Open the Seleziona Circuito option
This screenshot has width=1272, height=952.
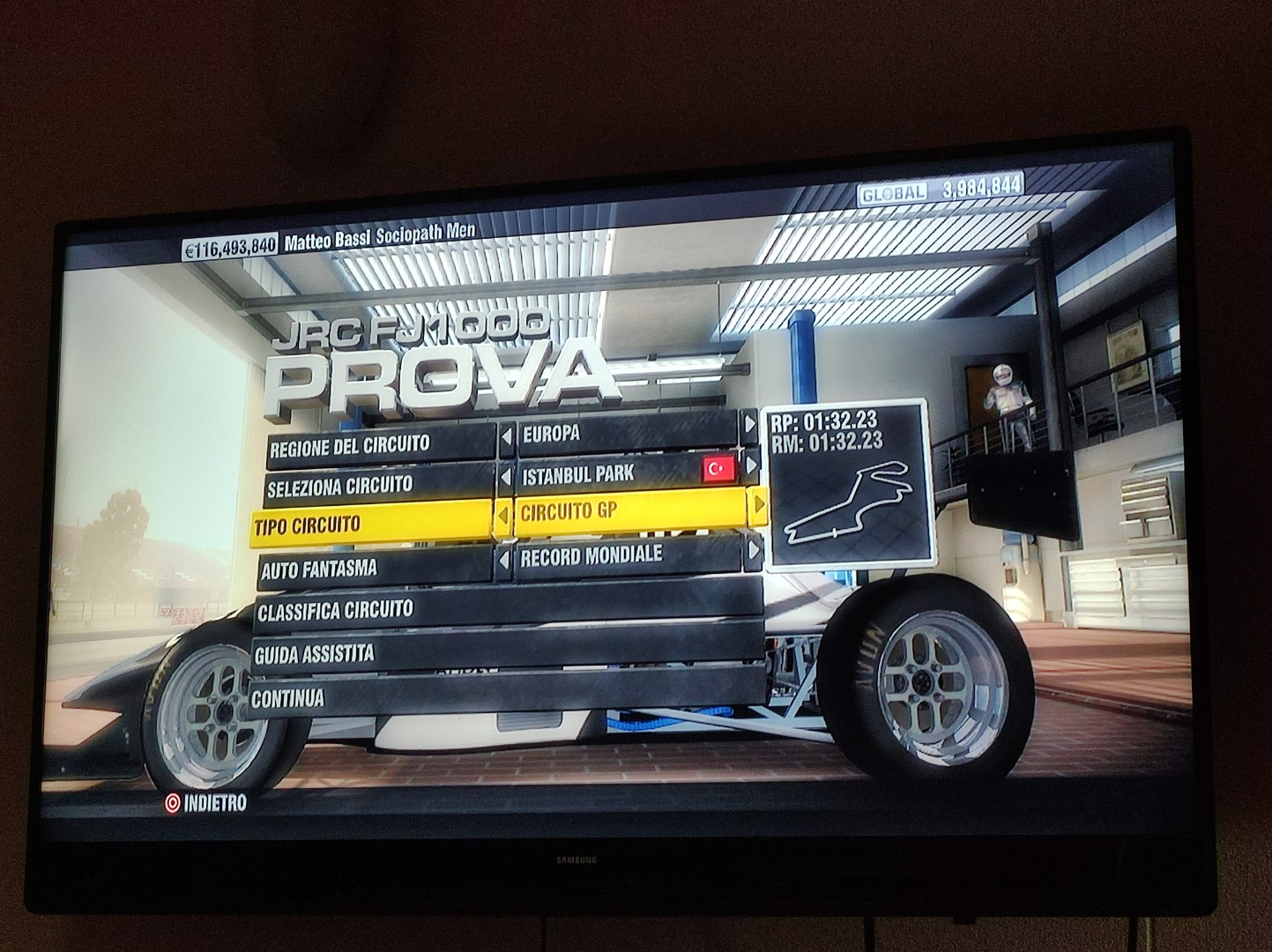point(377,487)
